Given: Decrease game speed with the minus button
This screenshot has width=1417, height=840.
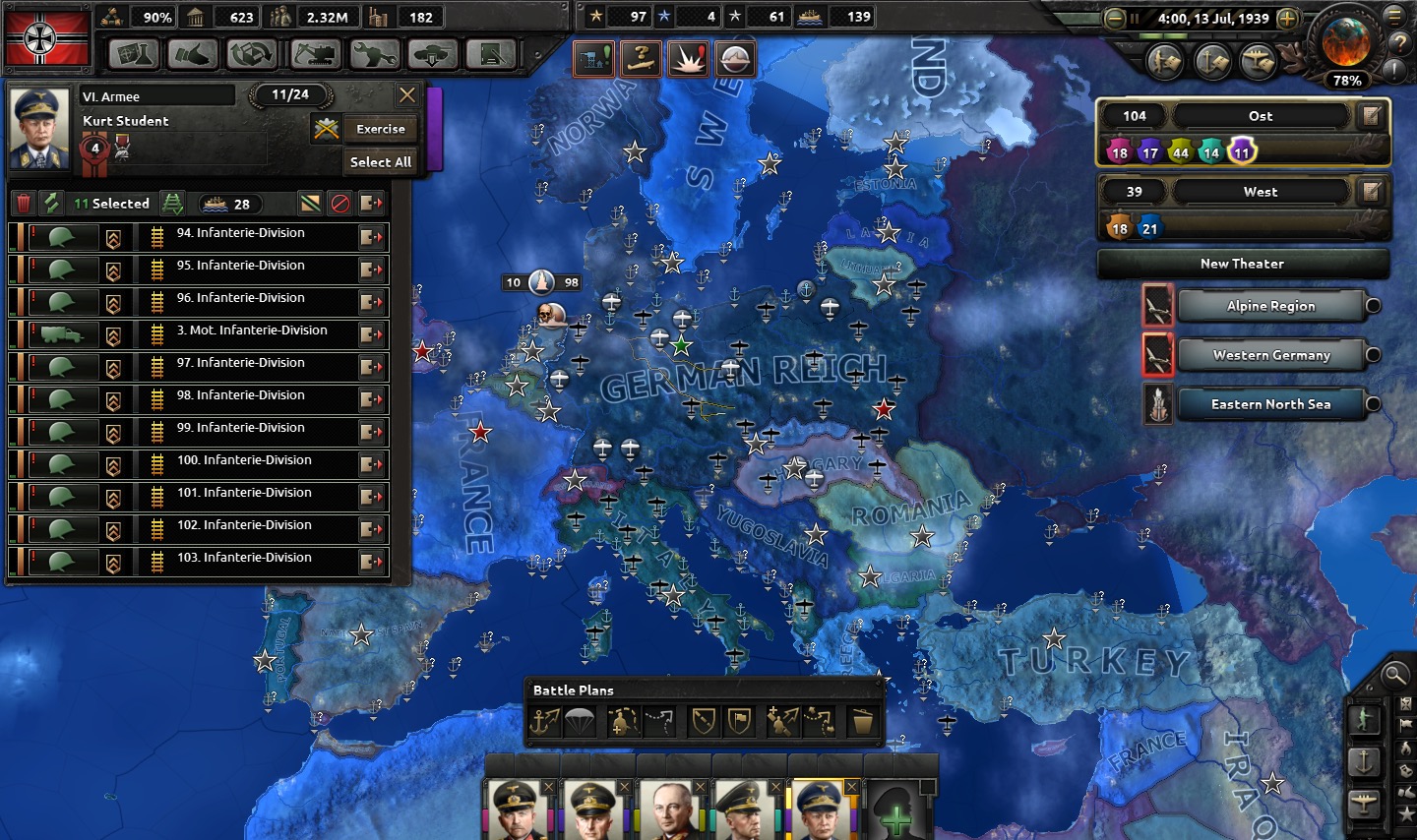Looking at the screenshot, I should [1115, 19].
